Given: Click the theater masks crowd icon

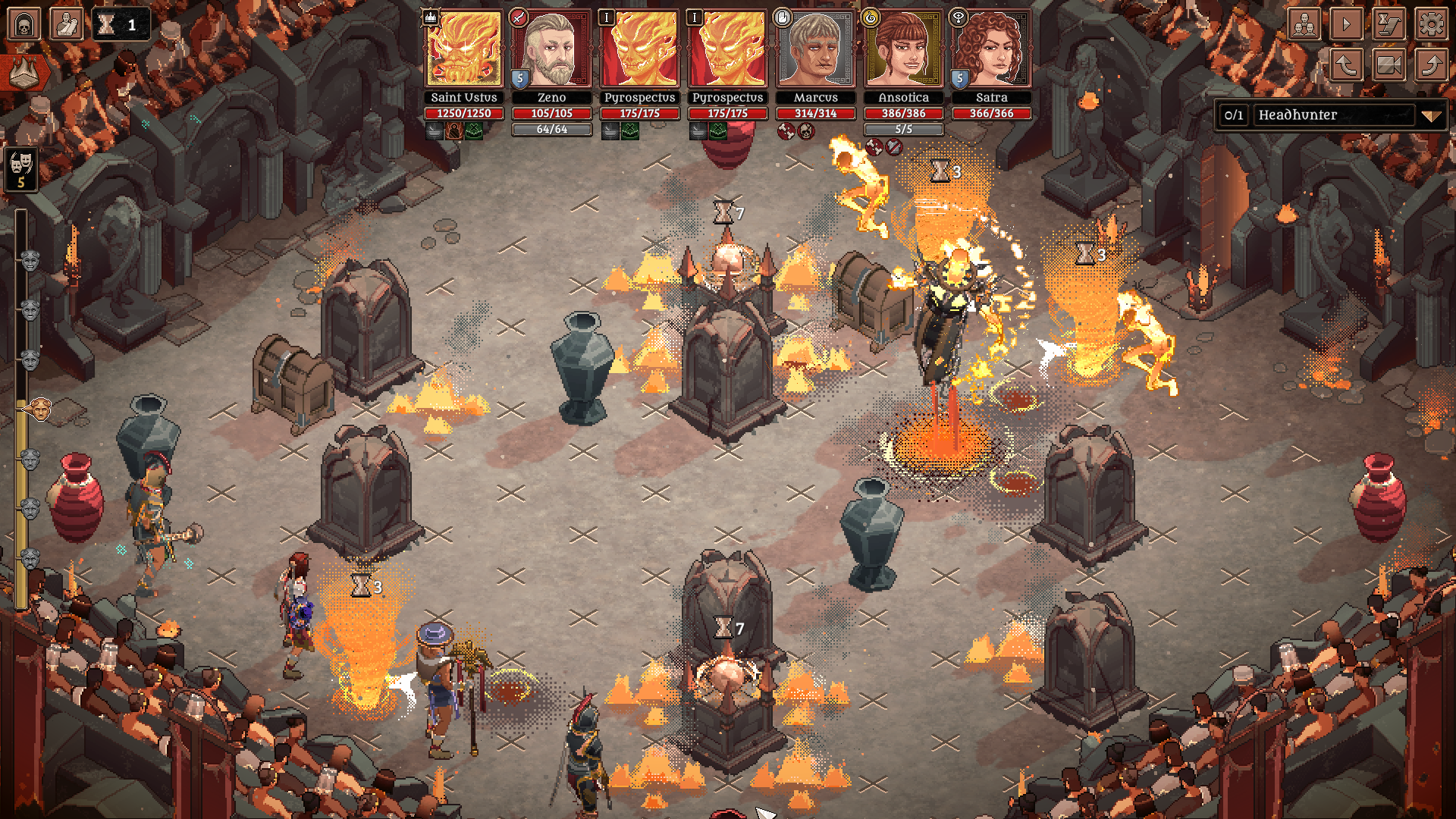Looking at the screenshot, I should 21,168.
